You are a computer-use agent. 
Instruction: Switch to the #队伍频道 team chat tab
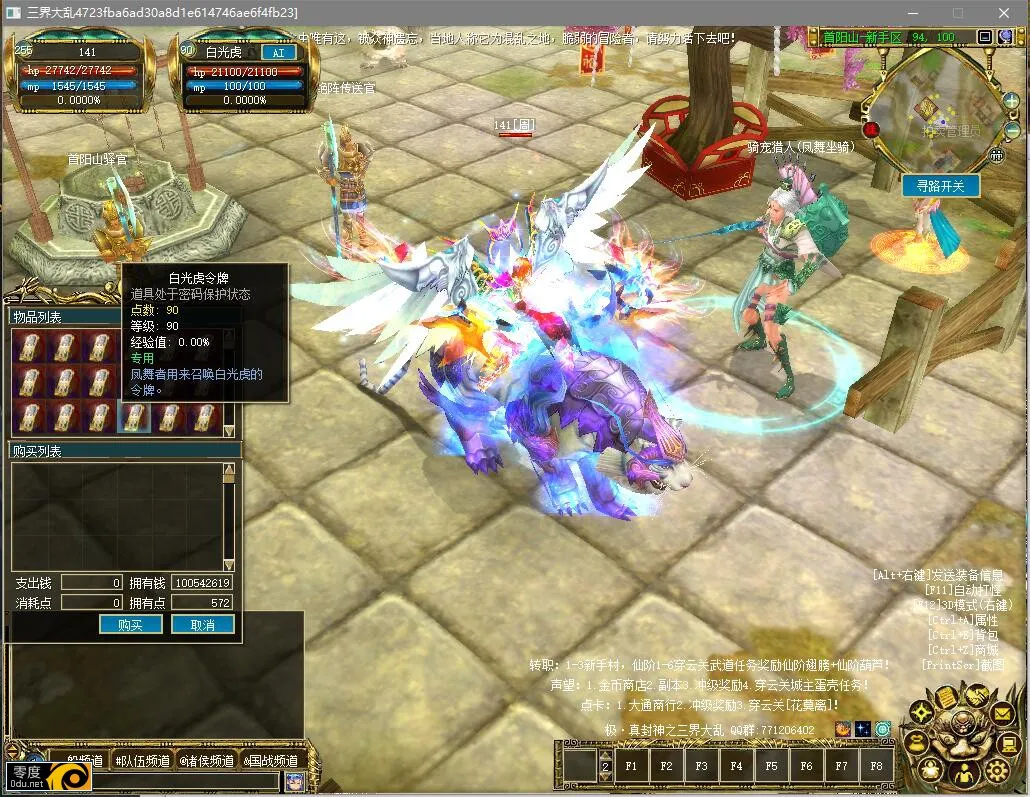pyautogui.click(x=141, y=761)
